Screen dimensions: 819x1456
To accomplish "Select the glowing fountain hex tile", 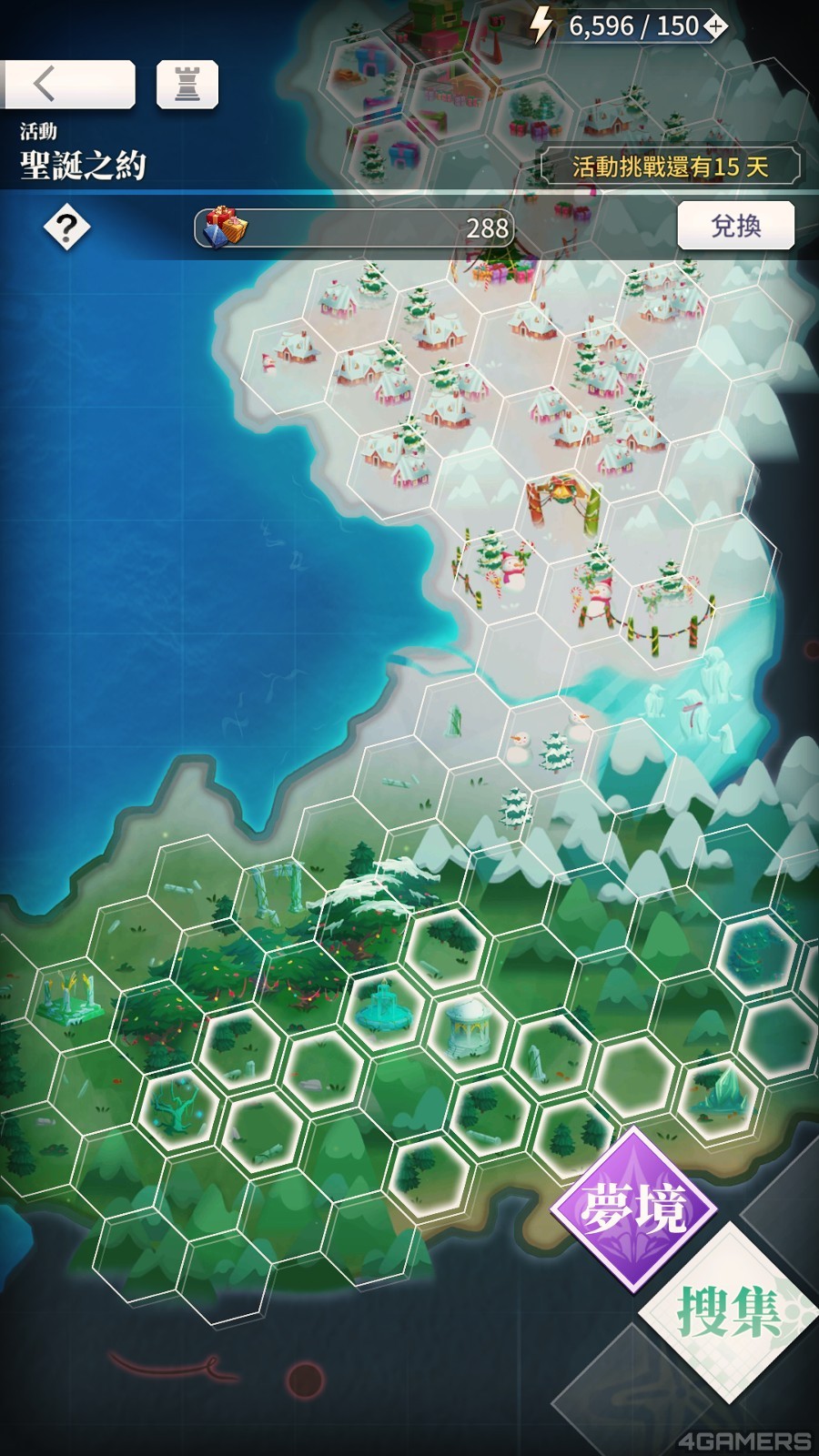I will coord(385,1006).
